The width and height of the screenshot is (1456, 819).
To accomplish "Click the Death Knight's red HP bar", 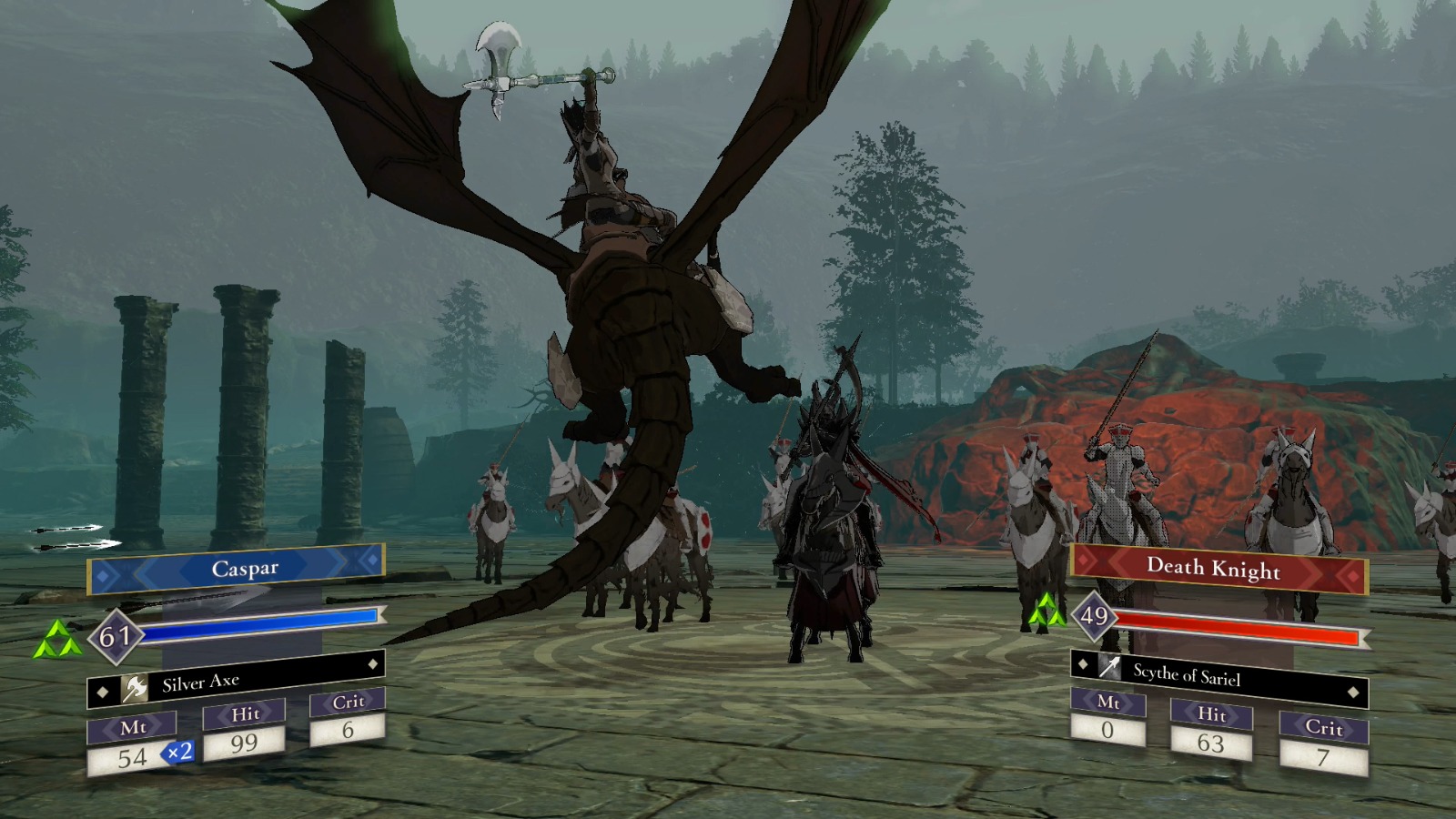I will 1238,623.
